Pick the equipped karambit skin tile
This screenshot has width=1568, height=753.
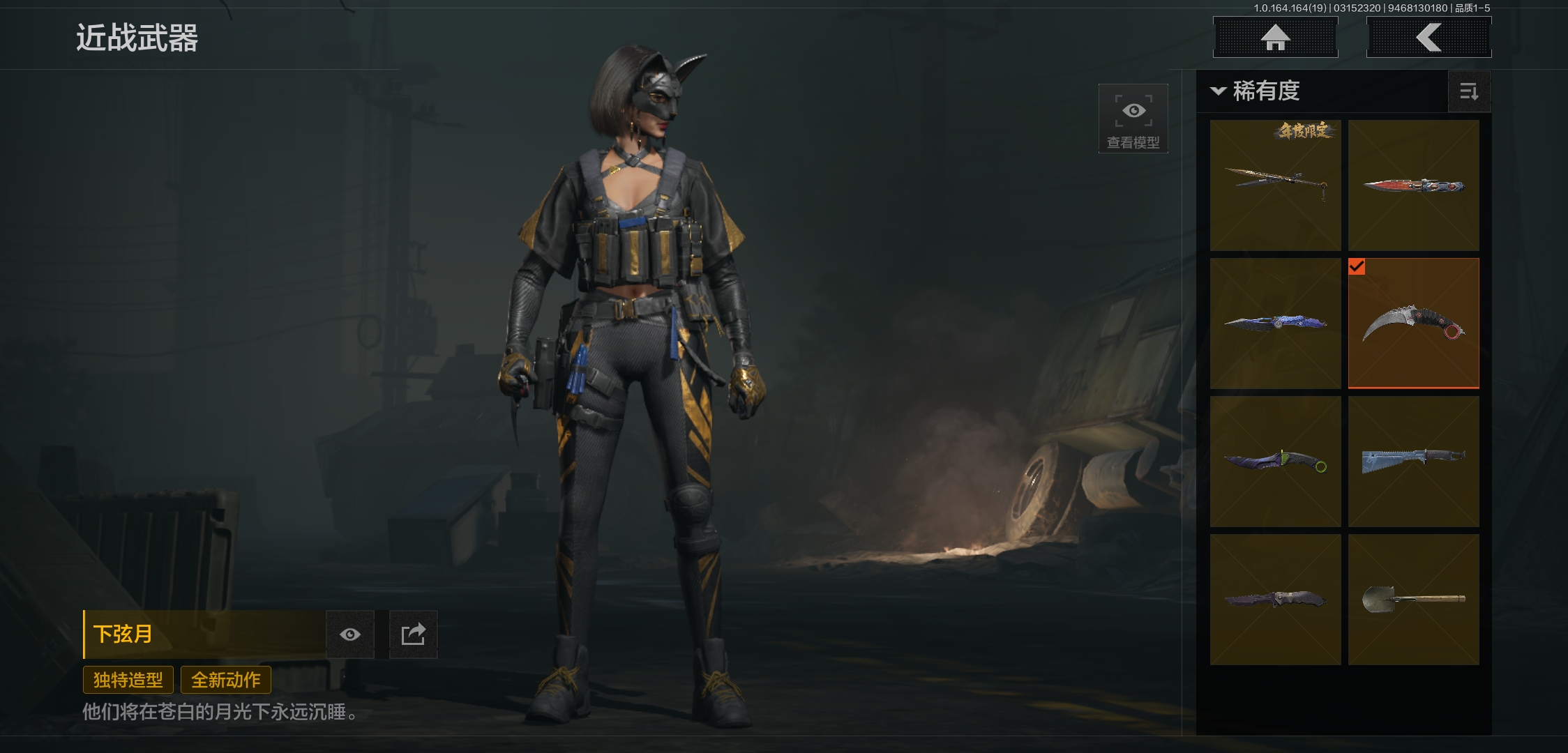pos(1413,324)
